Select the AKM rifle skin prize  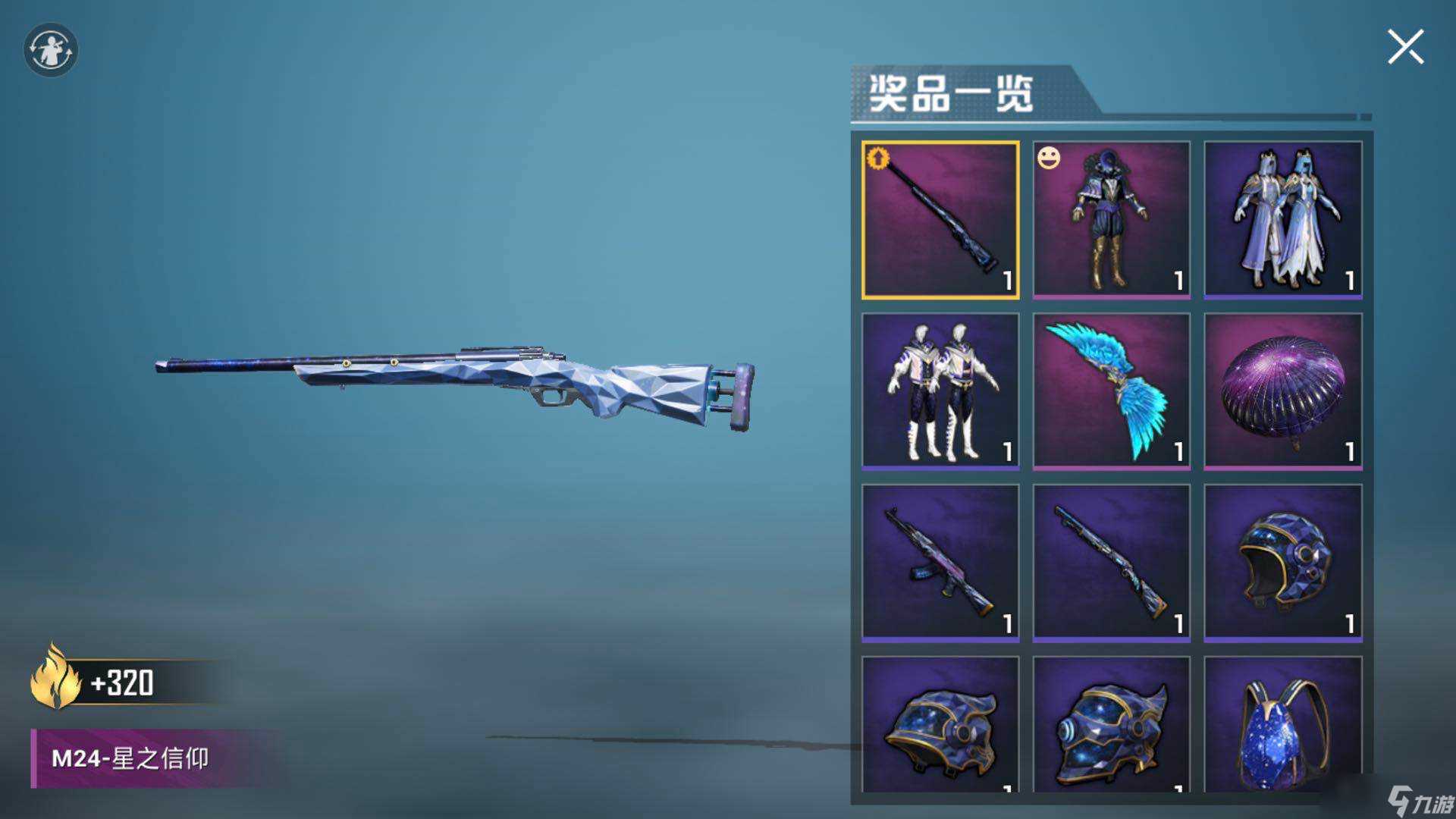point(940,563)
